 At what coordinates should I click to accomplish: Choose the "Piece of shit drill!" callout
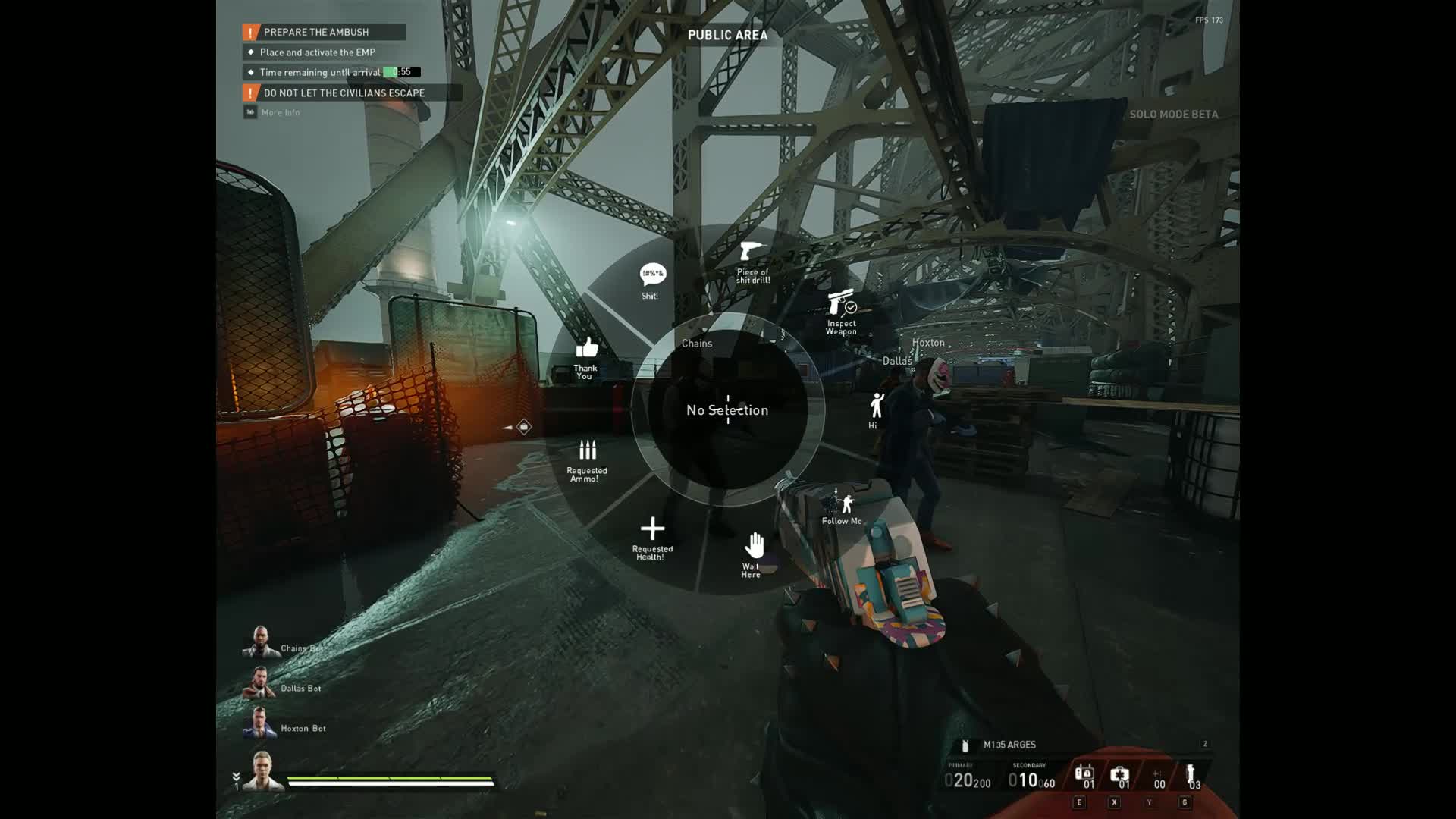[x=752, y=260]
